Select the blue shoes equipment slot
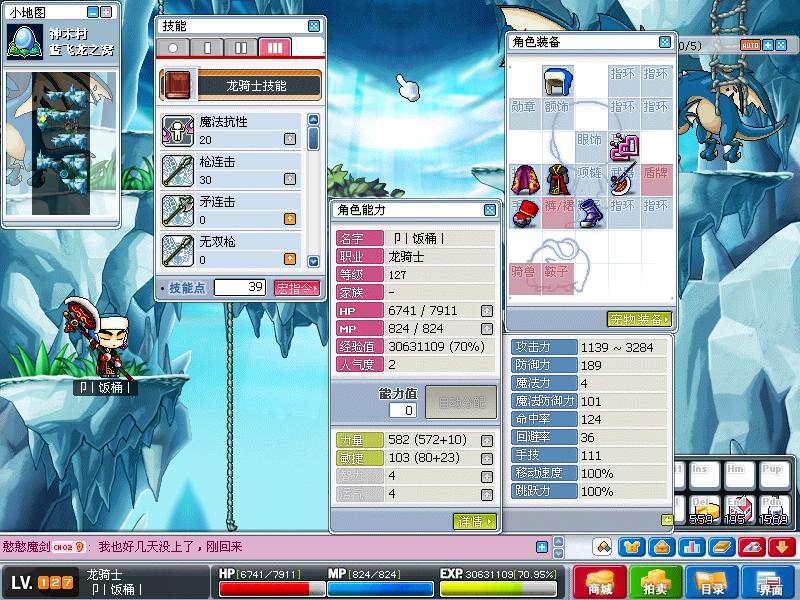This screenshot has width=800, height=600. tap(589, 213)
